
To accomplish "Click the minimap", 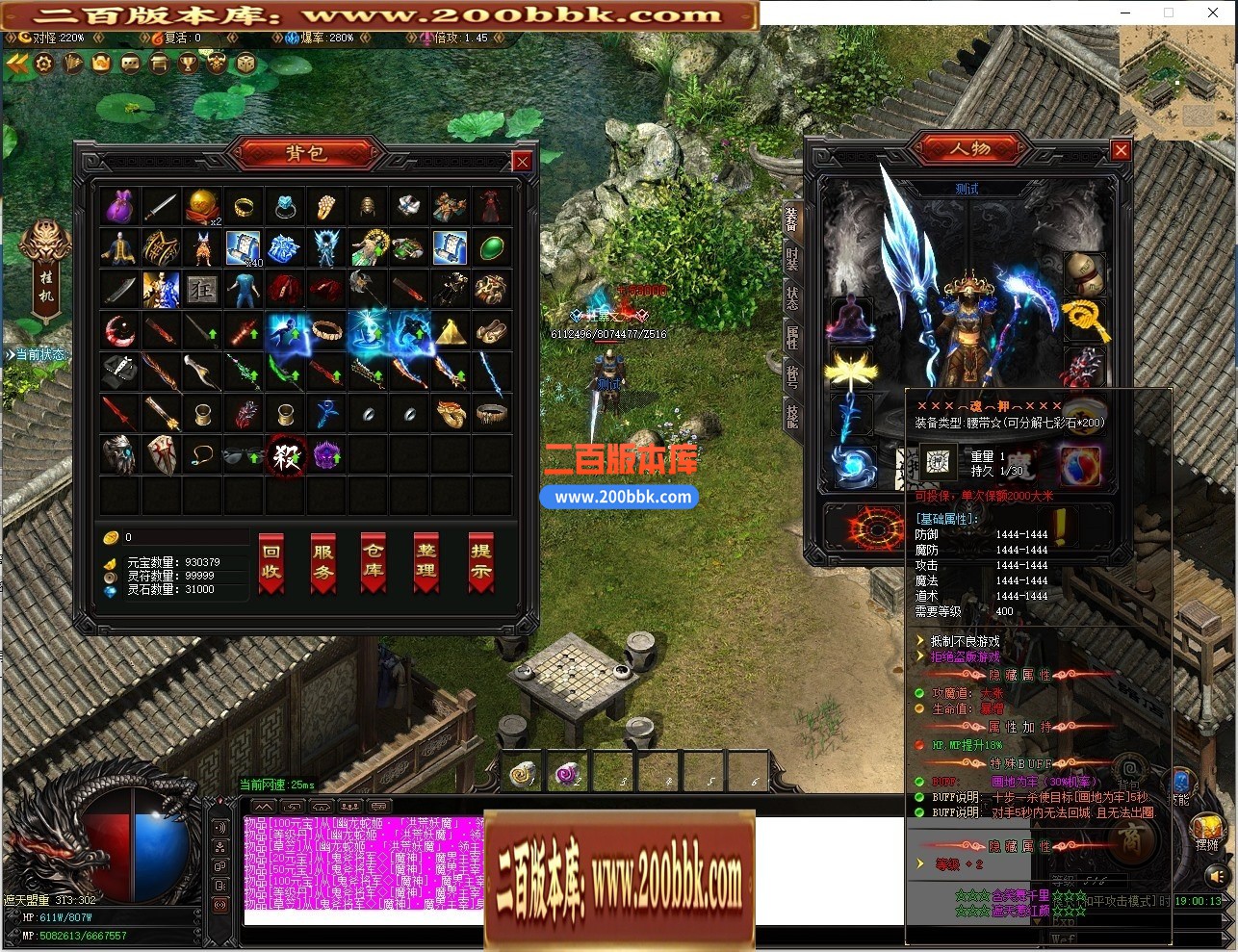I will tap(1176, 84).
